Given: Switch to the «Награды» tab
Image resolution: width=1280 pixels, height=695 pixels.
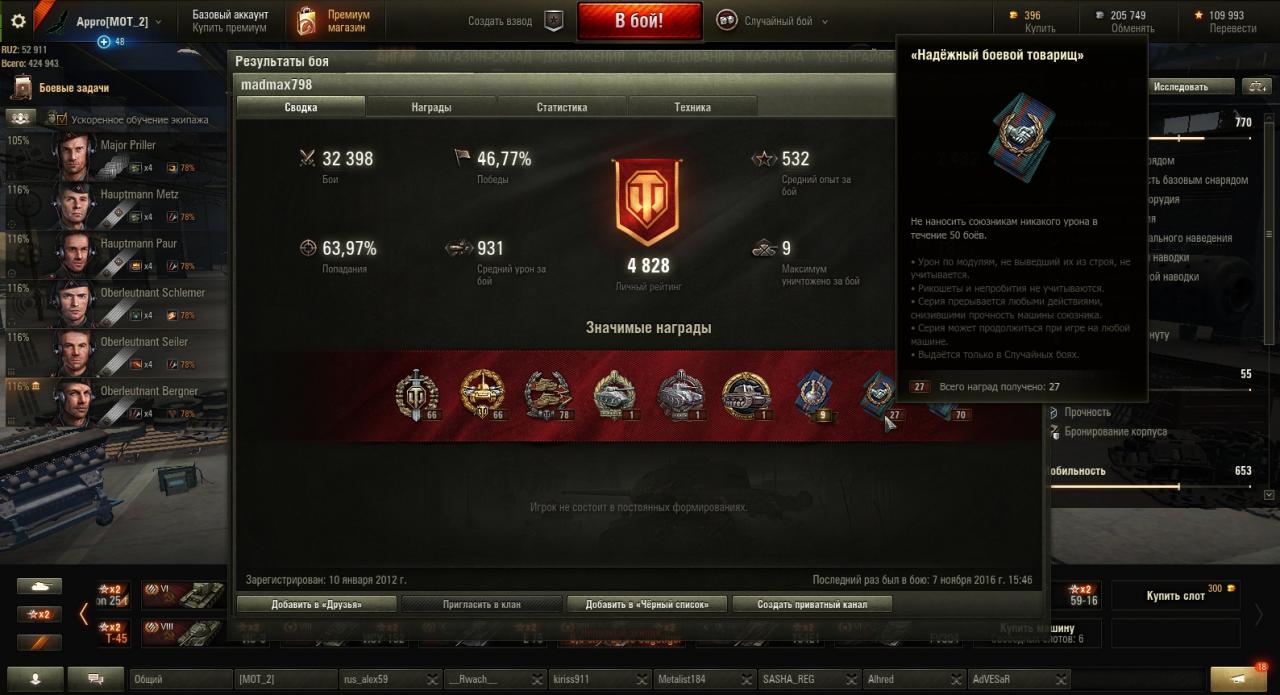Looking at the screenshot, I should click(431, 107).
